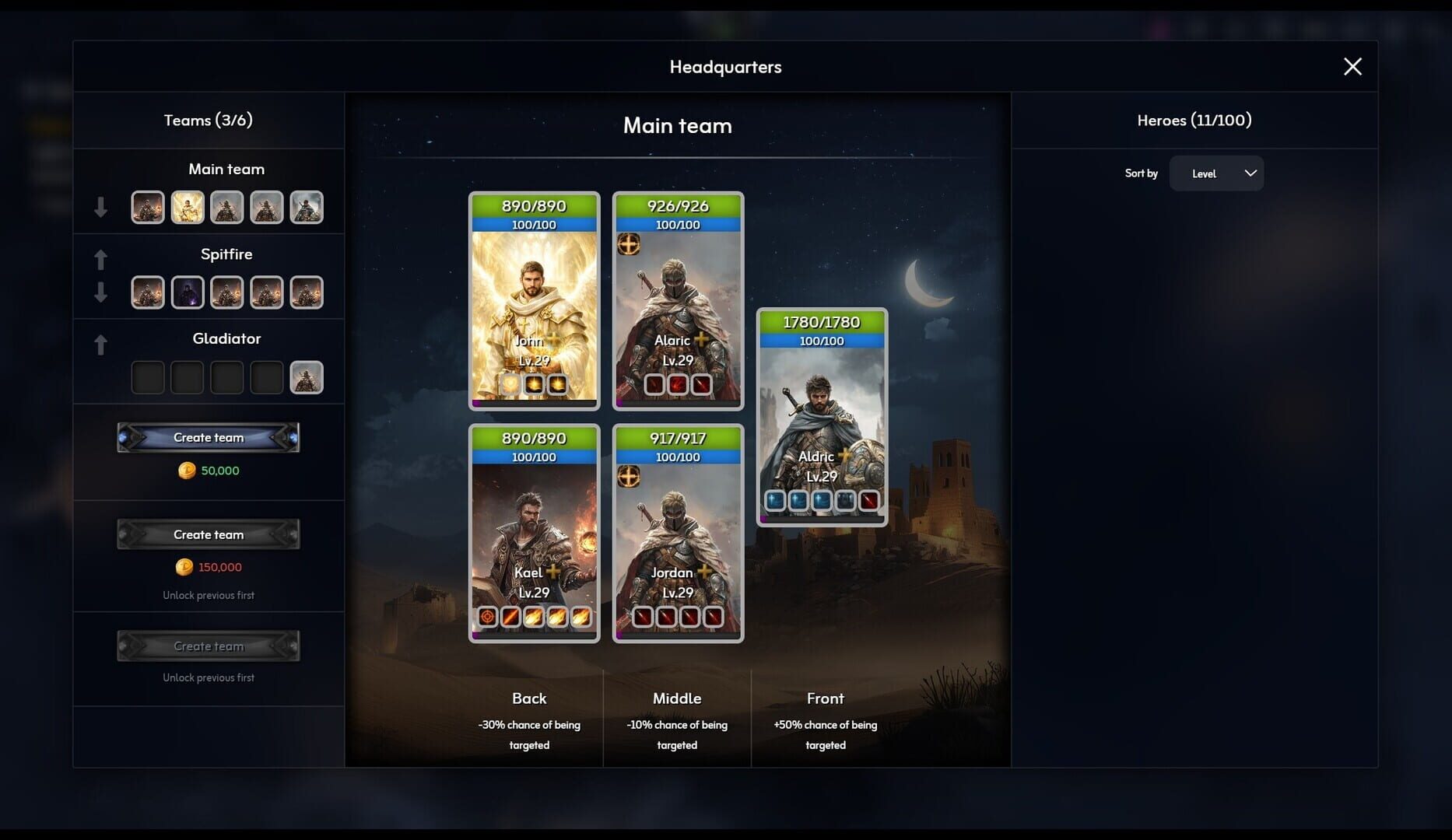Move Spitfire team up with the arrow
This screenshot has height=840, width=1452.
[x=101, y=259]
